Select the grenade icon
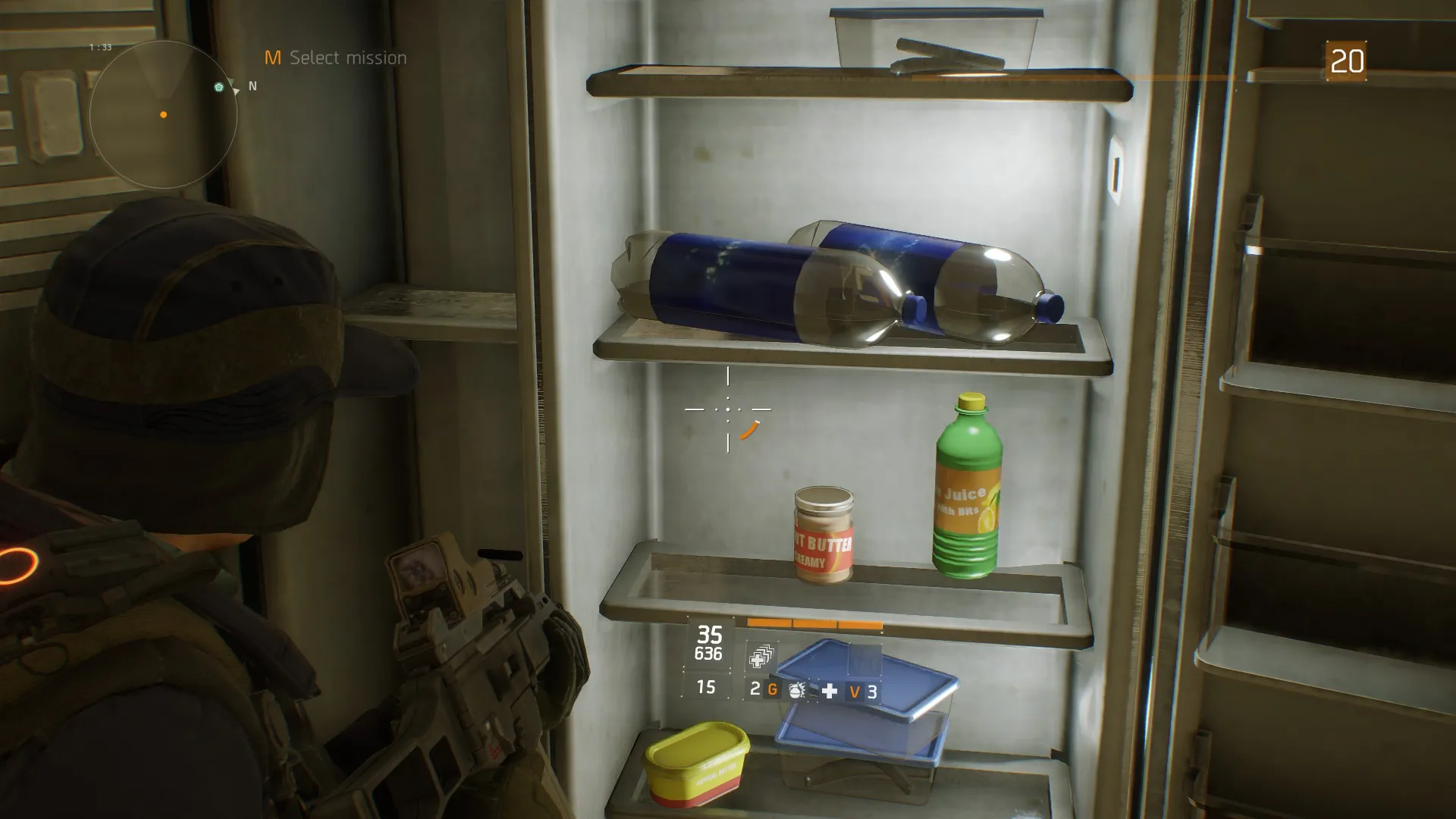The image size is (1456, 819). tap(796, 690)
